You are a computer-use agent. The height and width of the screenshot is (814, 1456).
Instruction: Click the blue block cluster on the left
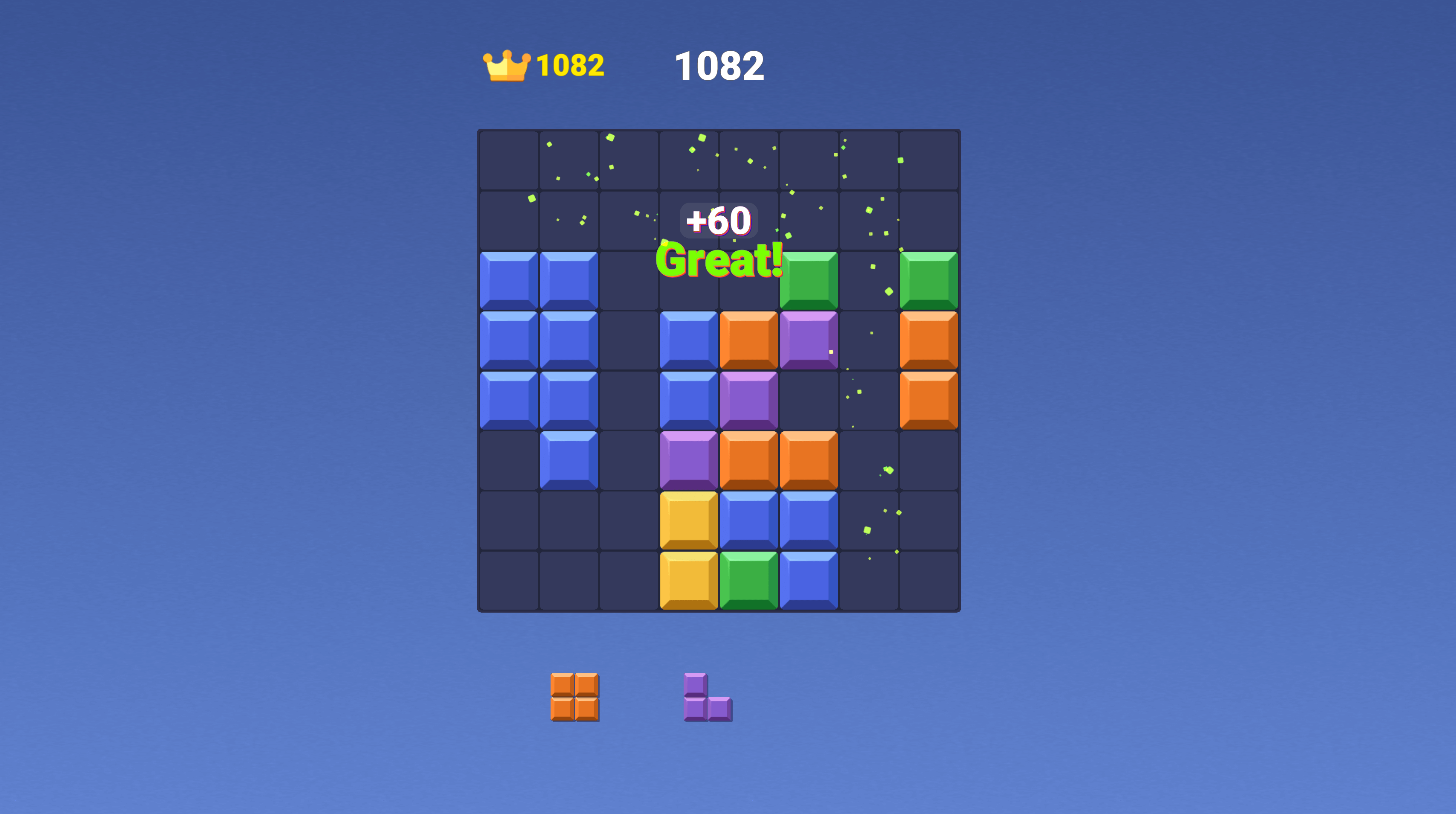coord(539,340)
